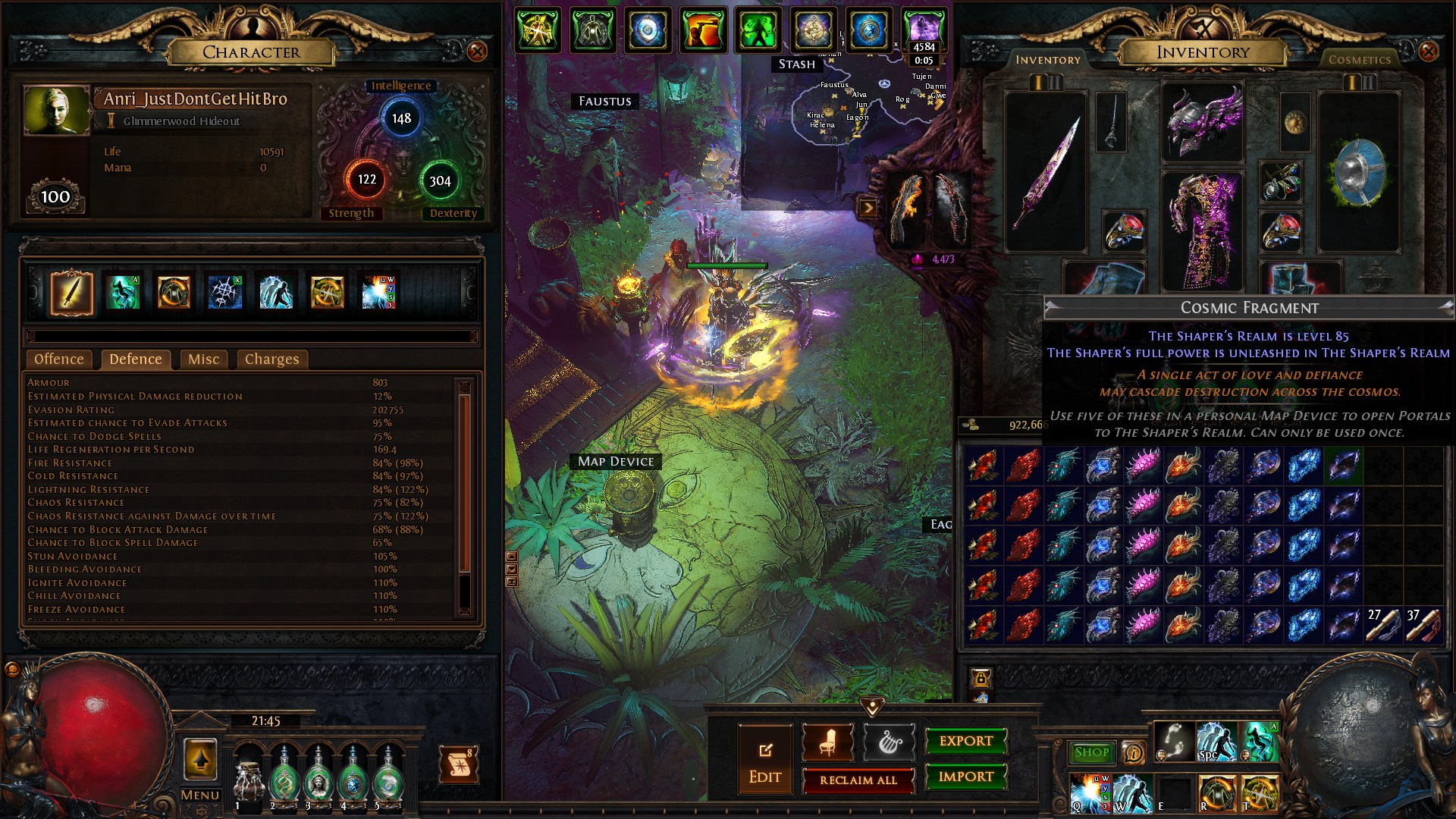The height and width of the screenshot is (819, 1456).
Task: Click the equipped purple body armour
Action: (x=1202, y=231)
